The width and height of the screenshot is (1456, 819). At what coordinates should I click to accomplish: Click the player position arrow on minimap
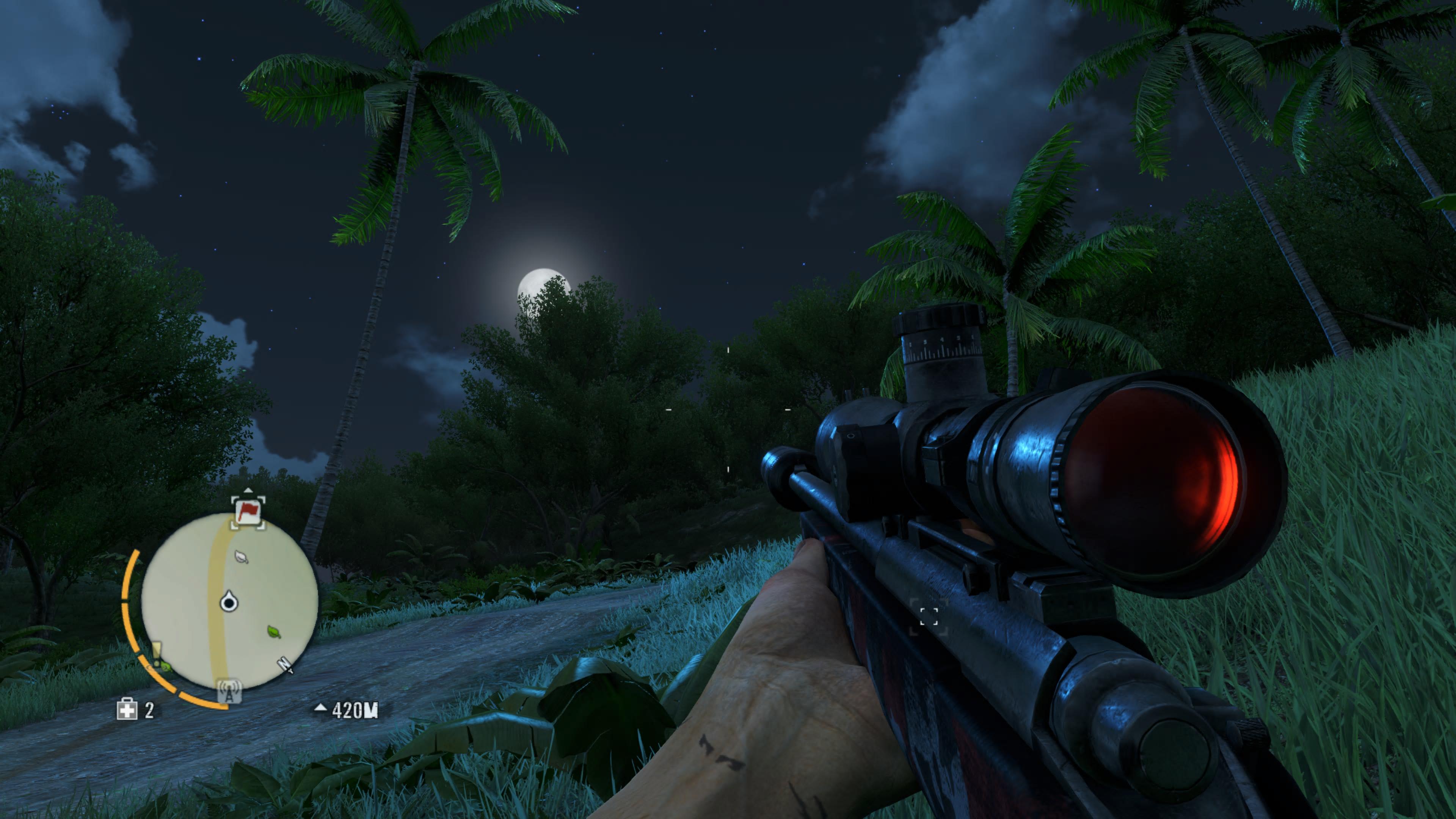click(228, 602)
